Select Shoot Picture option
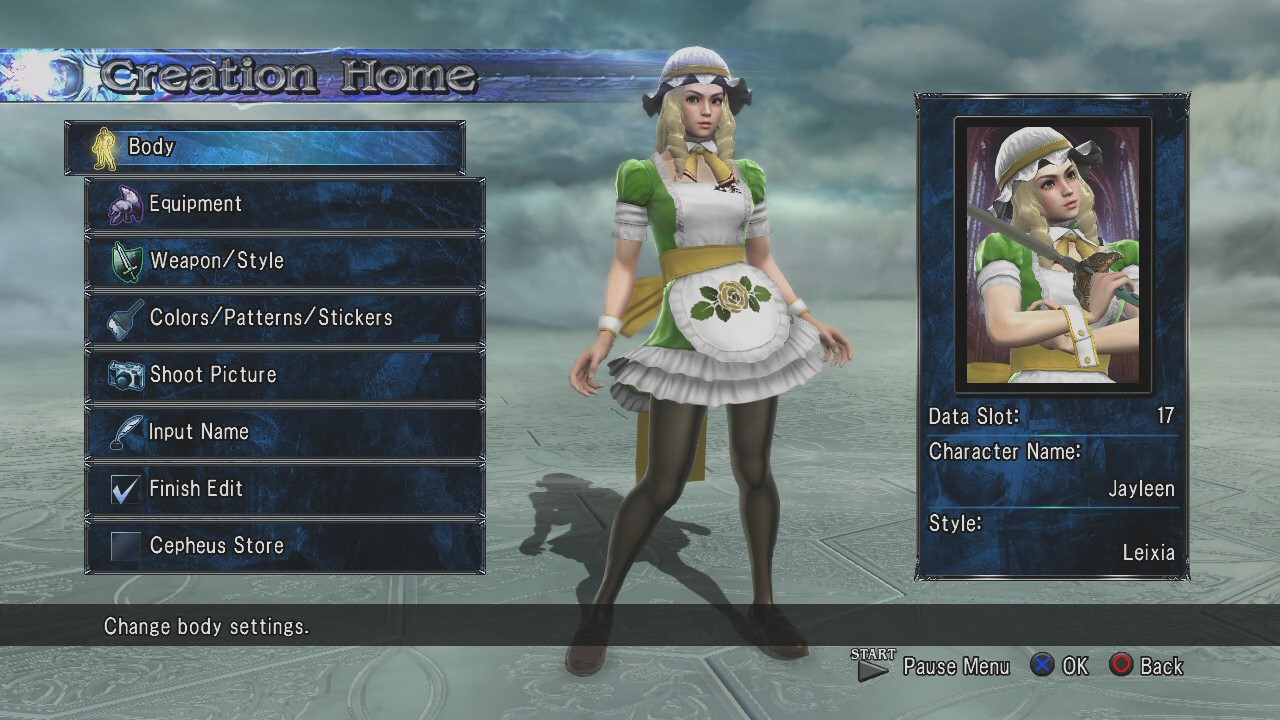Screen dimensions: 1280x720 pyautogui.click(x=285, y=375)
